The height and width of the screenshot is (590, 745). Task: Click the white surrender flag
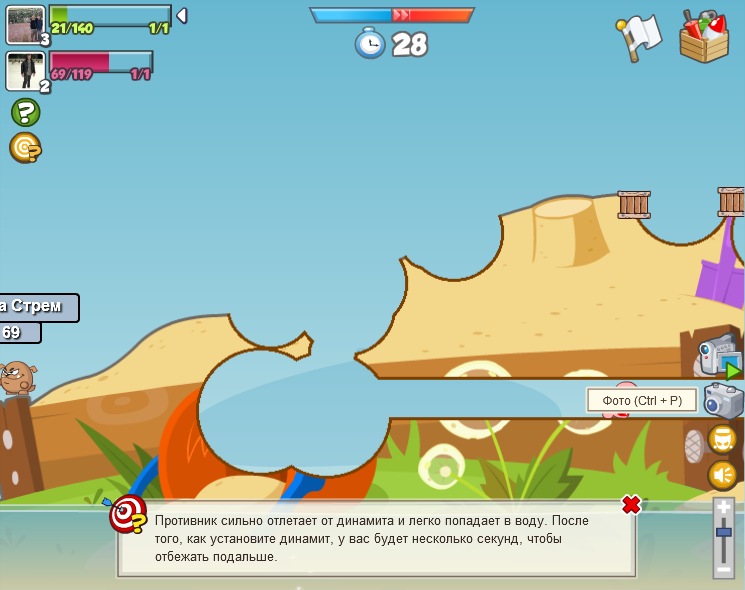(x=640, y=35)
